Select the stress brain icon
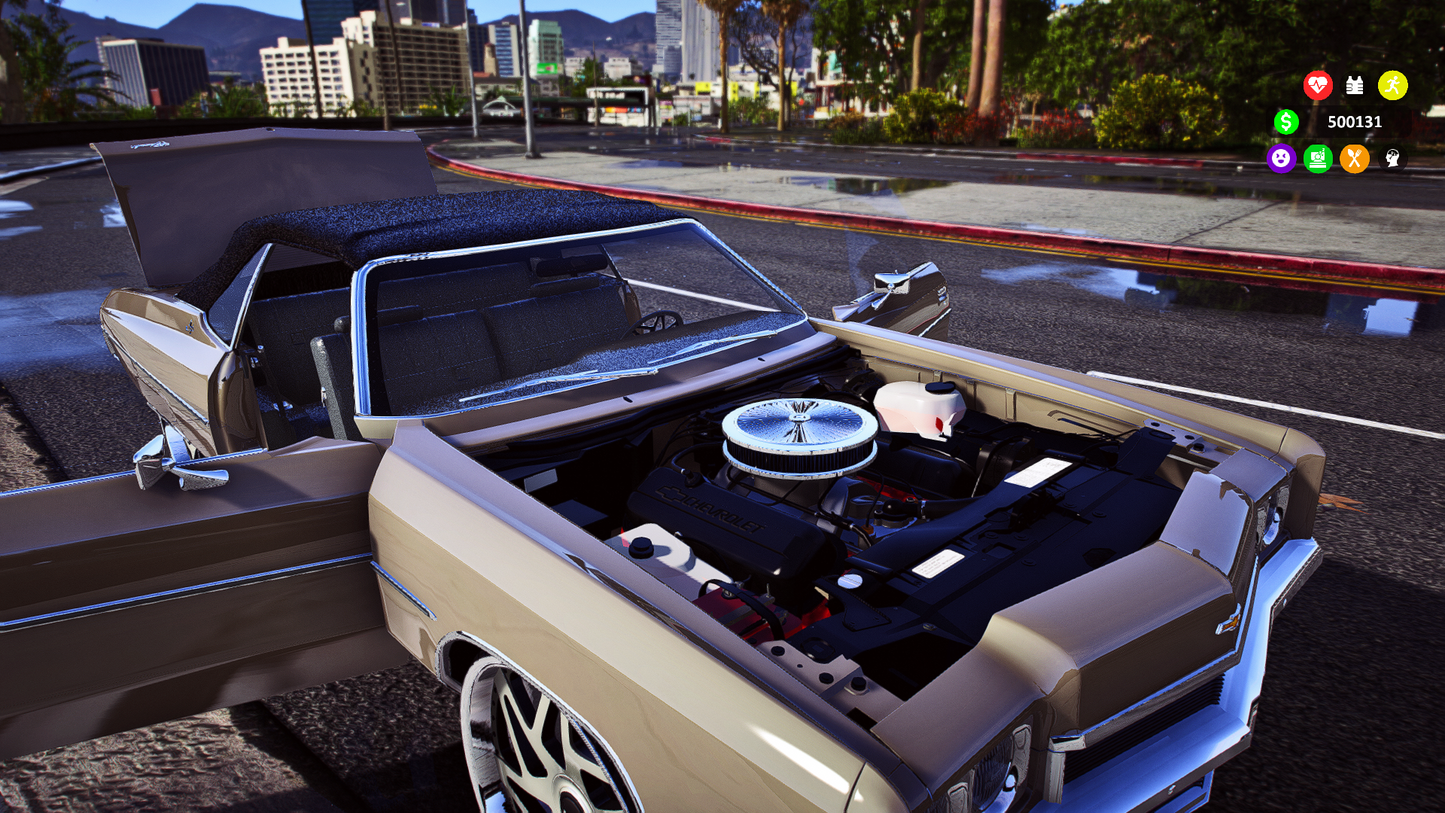Viewport: 1445px width, 813px height. pyautogui.click(x=1391, y=159)
